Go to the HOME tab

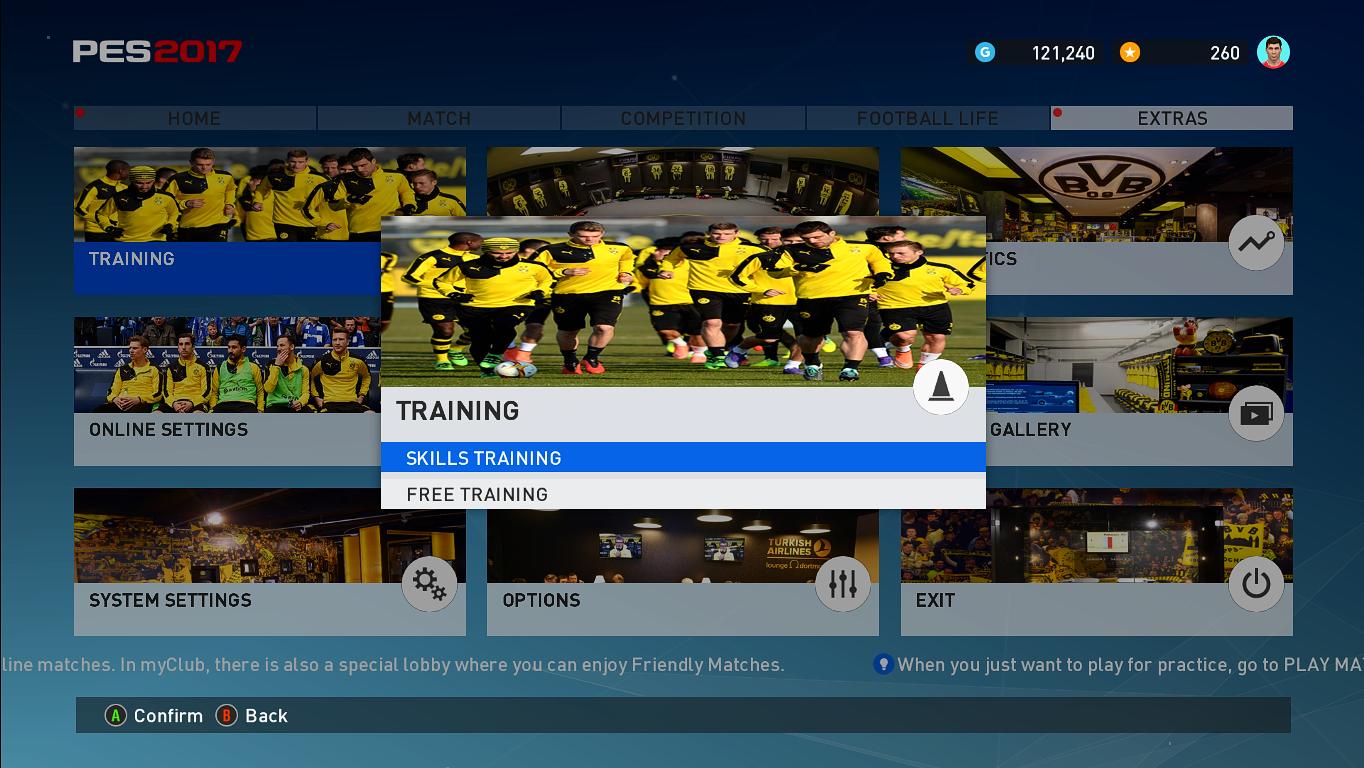[x=194, y=118]
